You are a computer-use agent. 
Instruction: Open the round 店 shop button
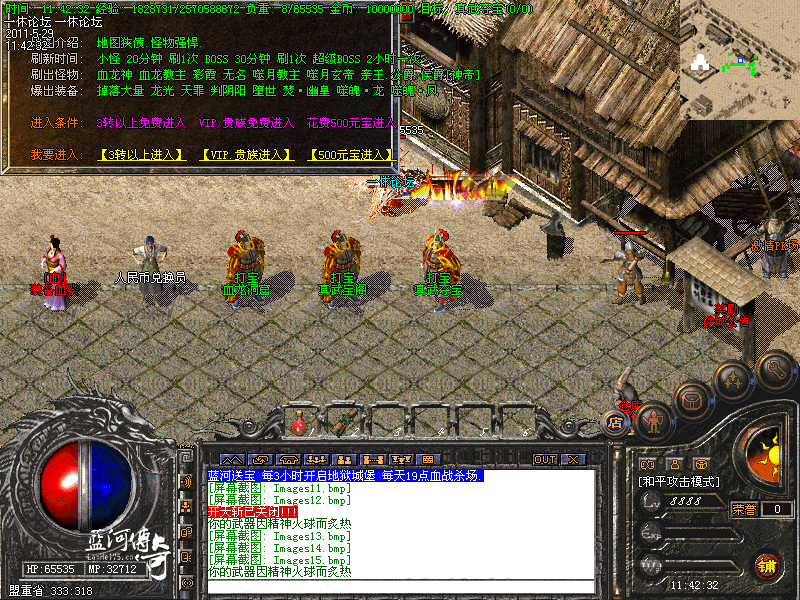pyautogui.click(x=616, y=423)
